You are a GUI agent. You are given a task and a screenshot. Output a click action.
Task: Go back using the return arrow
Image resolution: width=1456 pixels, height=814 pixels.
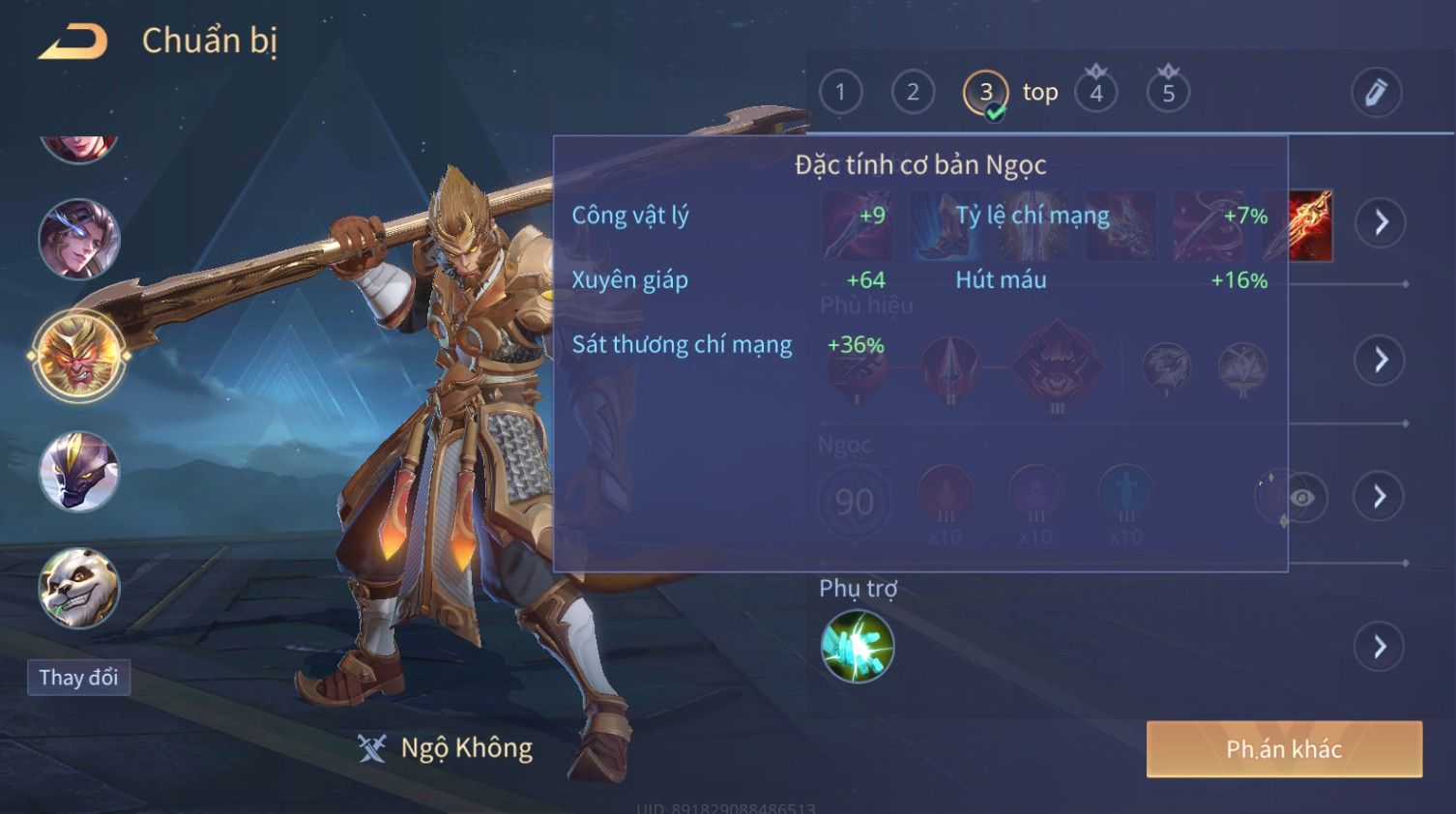pyautogui.click(x=73, y=42)
